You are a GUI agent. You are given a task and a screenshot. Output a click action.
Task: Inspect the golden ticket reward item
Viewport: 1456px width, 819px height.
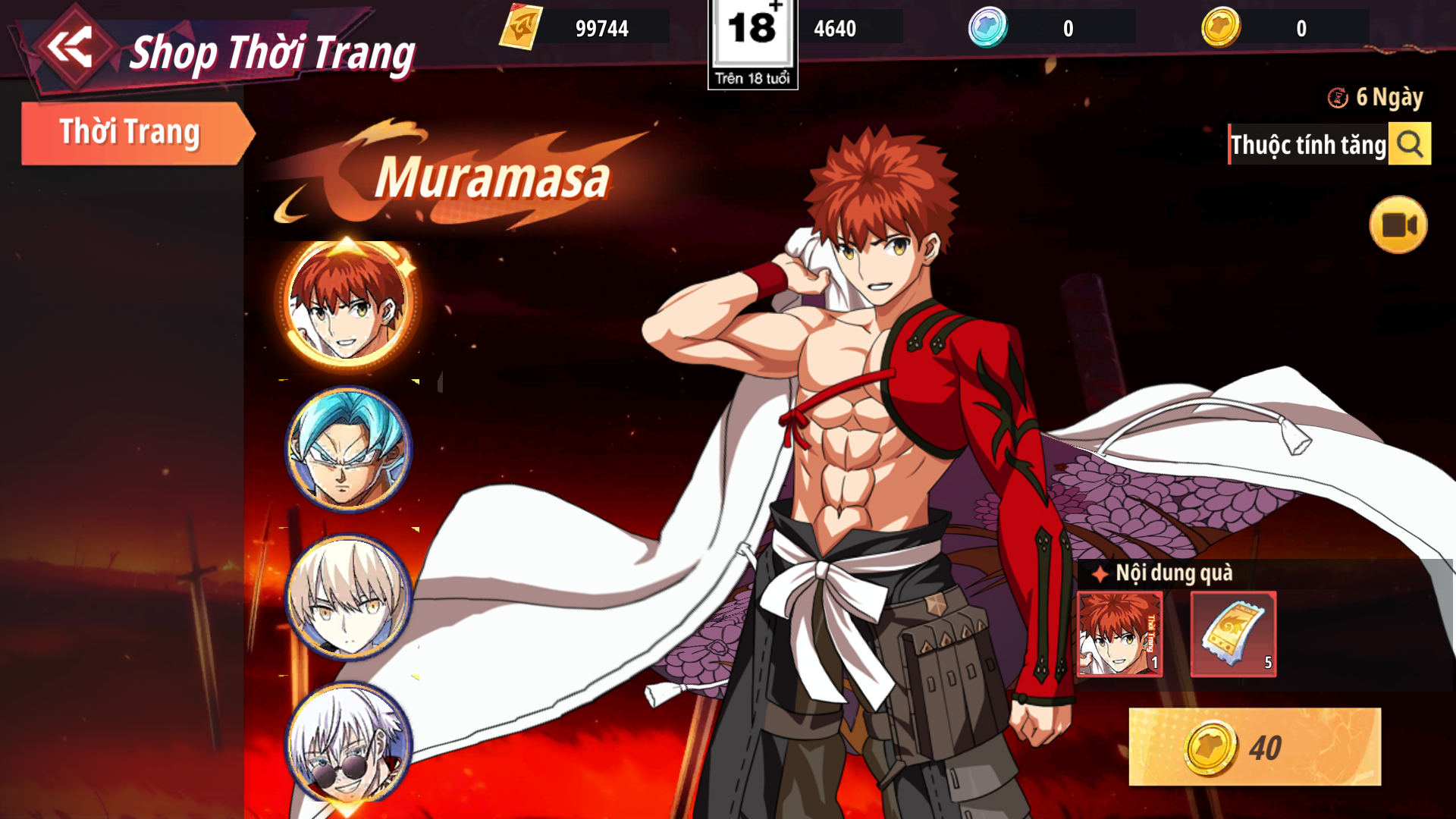[x=1233, y=634]
